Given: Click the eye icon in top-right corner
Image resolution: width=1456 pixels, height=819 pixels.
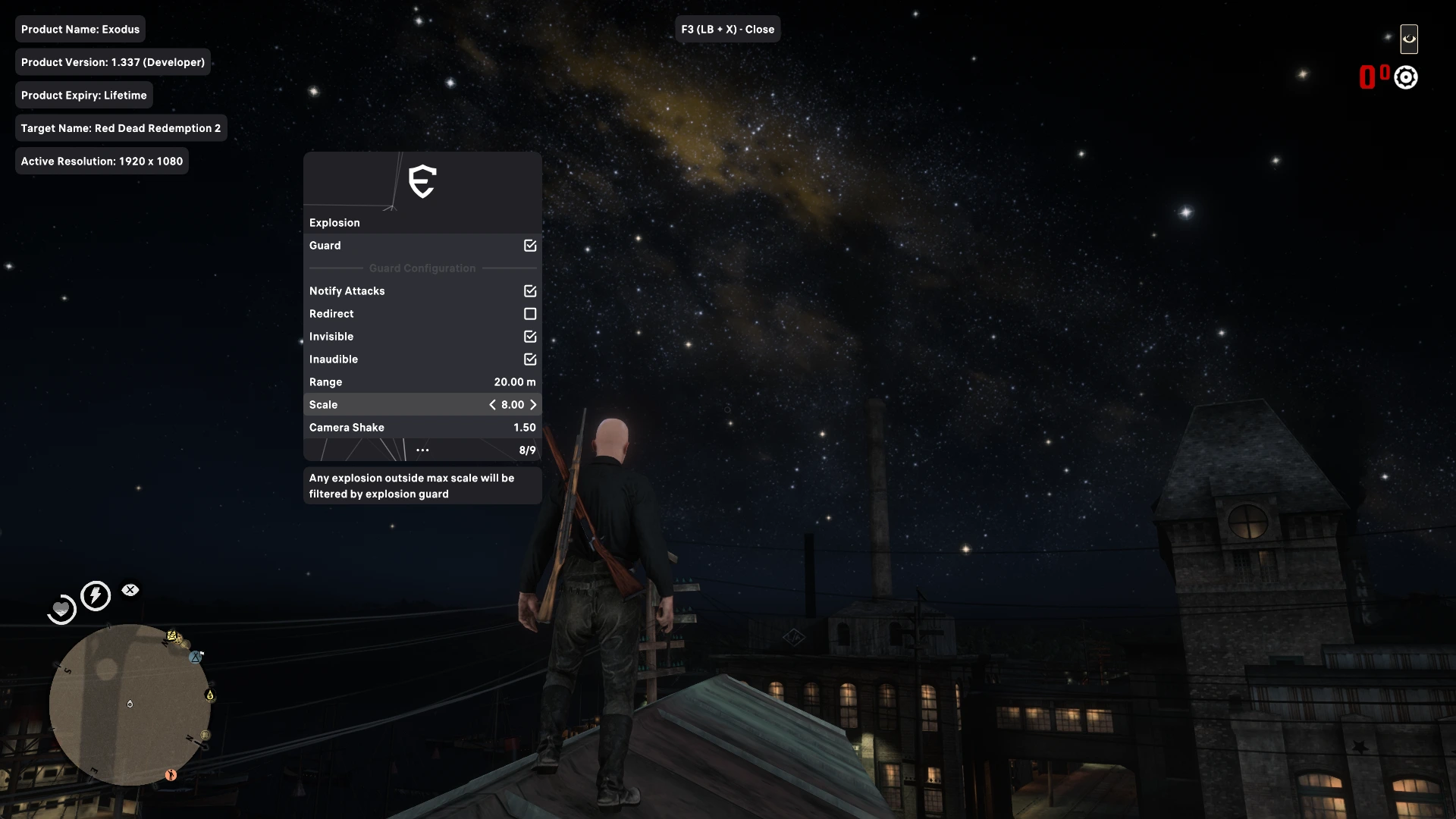Looking at the screenshot, I should [x=1409, y=39].
